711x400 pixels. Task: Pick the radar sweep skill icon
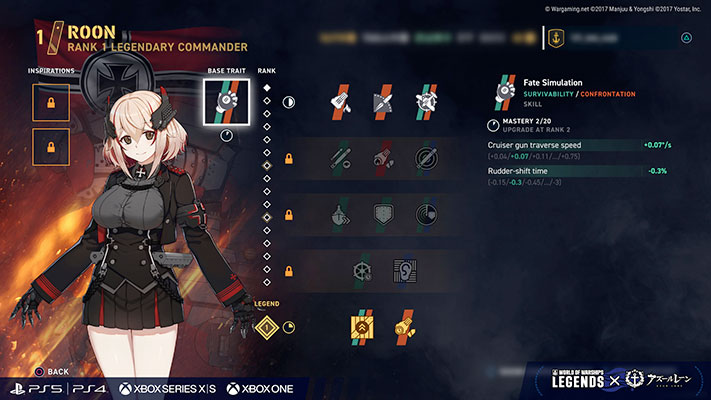426,214
